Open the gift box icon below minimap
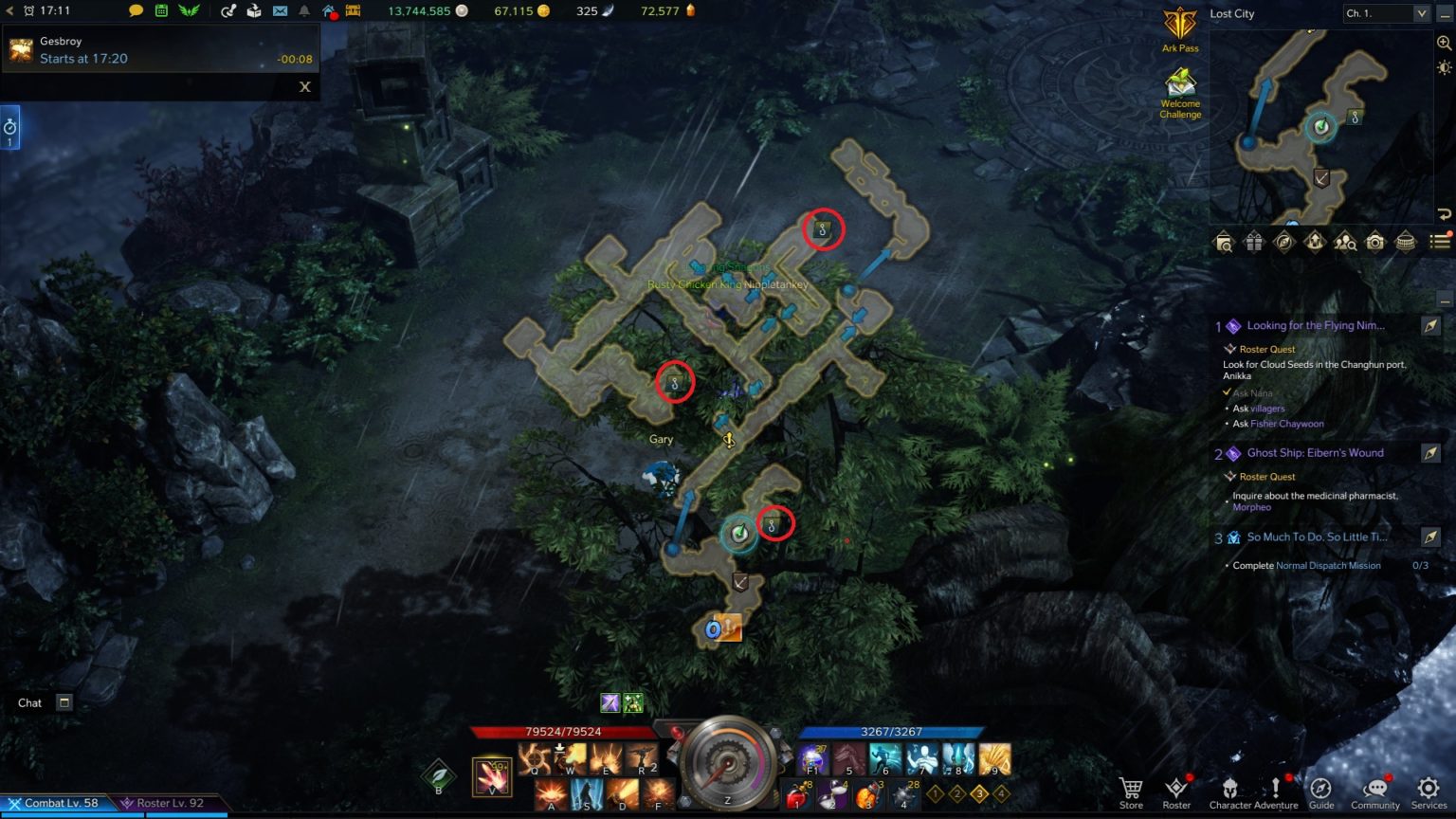Screen dimensions: 1456x819 [x=1253, y=242]
